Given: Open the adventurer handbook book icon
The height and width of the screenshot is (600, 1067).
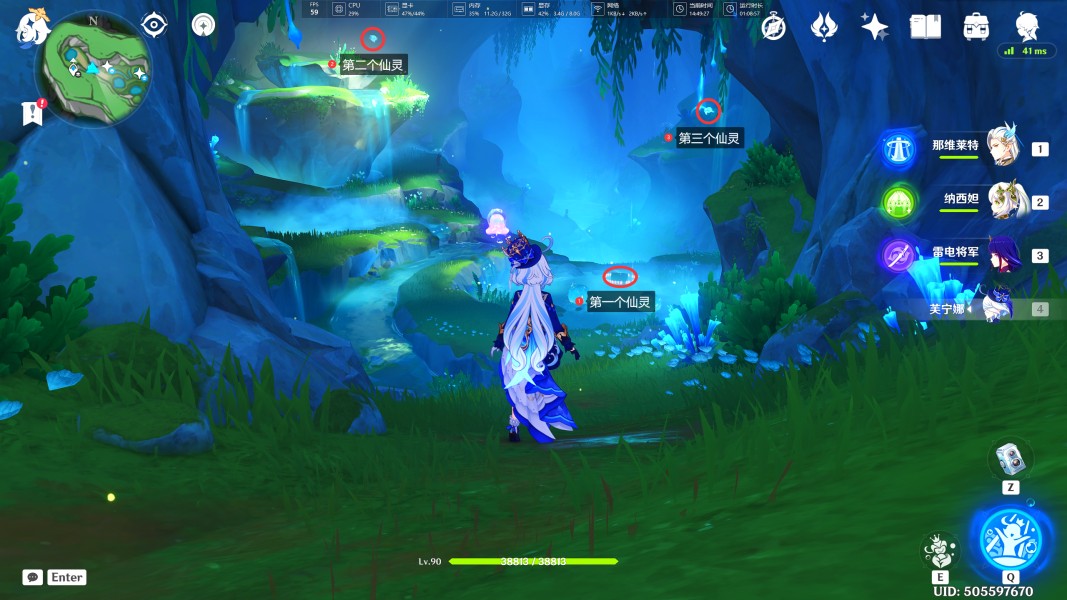Looking at the screenshot, I should pos(926,27).
